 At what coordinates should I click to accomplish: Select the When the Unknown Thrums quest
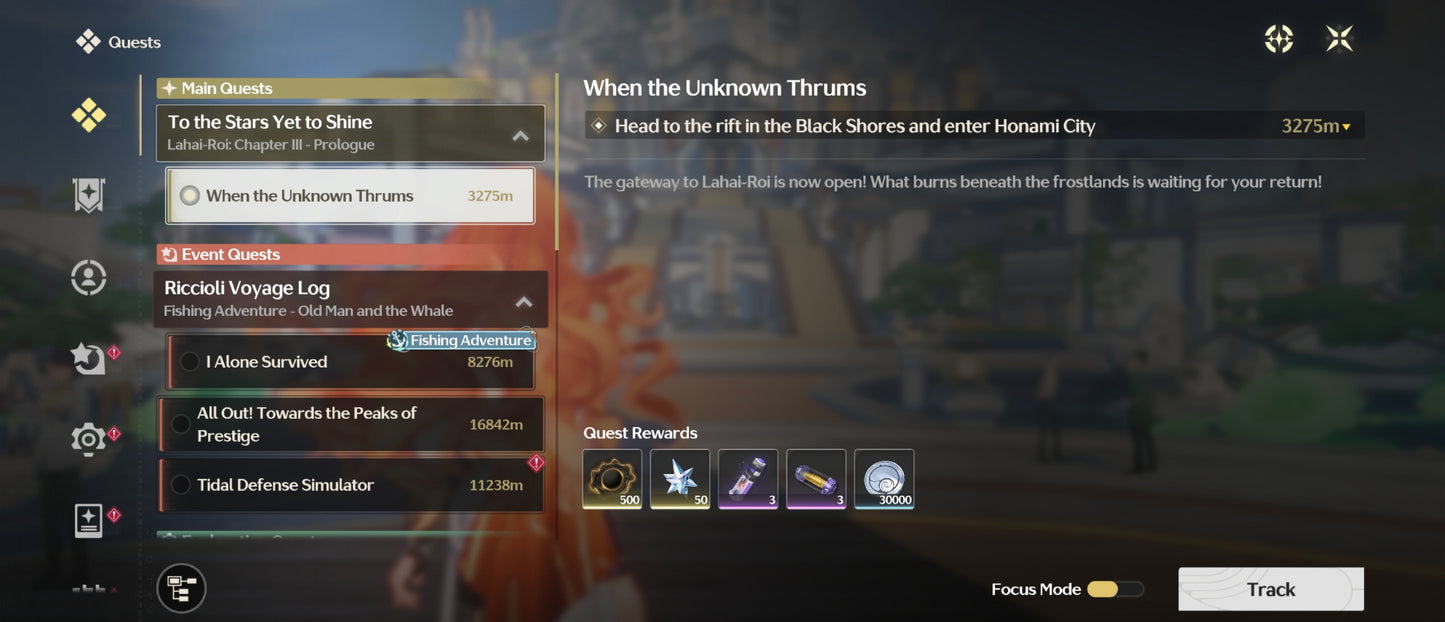click(x=350, y=196)
